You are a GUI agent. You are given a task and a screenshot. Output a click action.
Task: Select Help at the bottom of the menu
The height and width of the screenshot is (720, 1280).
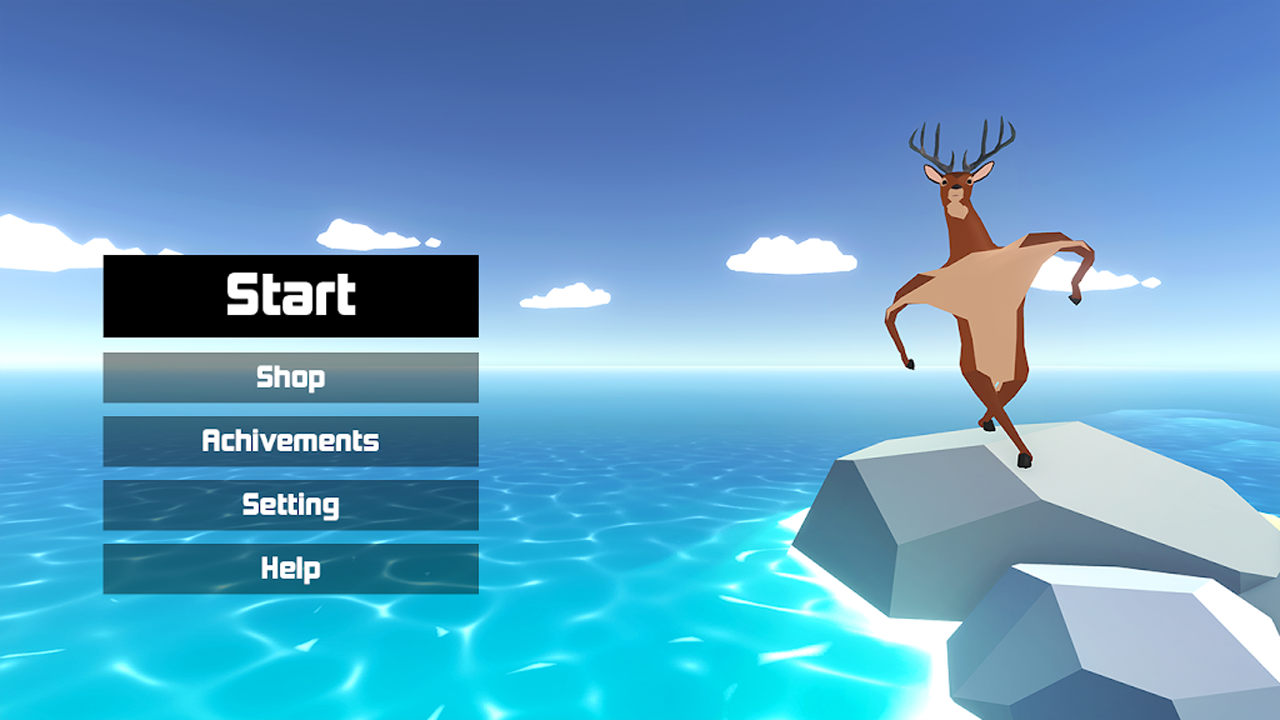coord(291,569)
